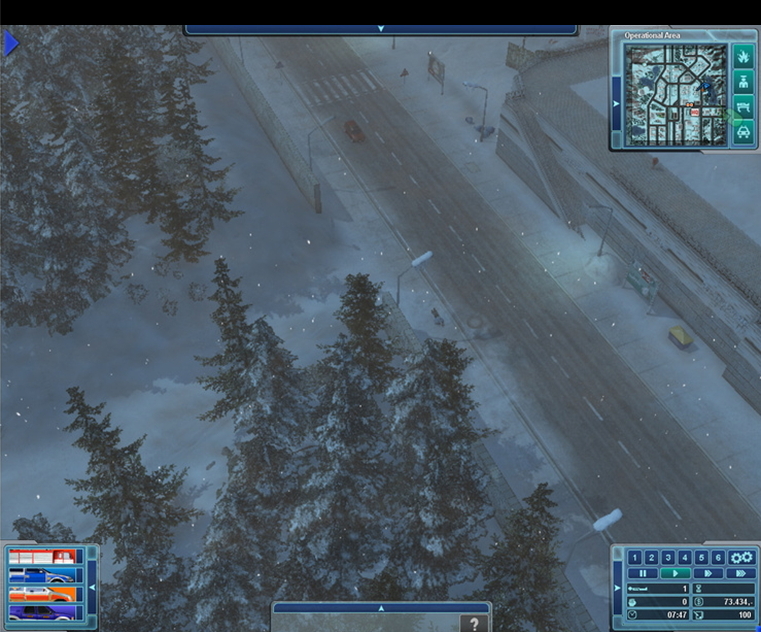Pause the game

[641, 573]
